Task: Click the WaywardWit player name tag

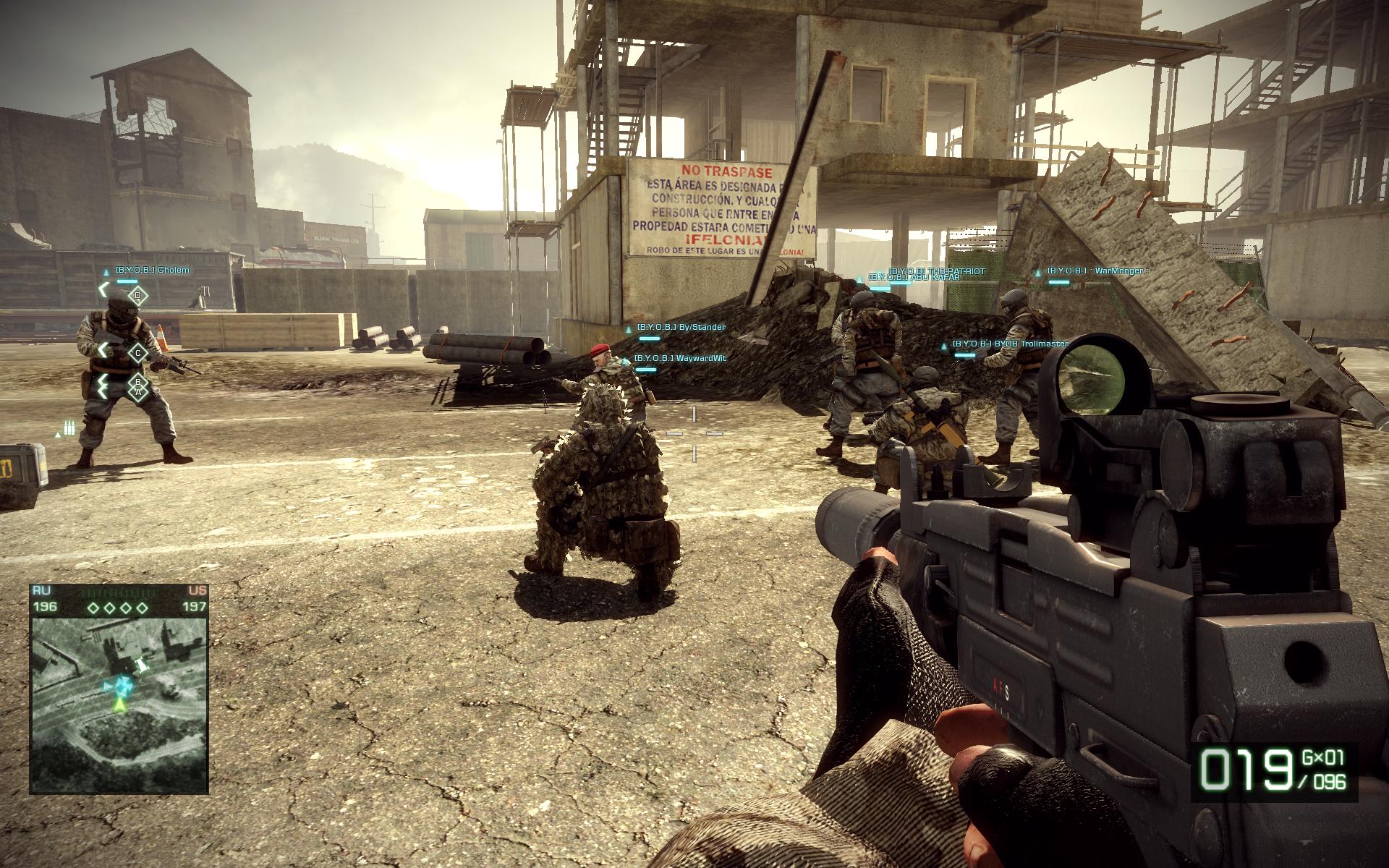Action: 680,358
